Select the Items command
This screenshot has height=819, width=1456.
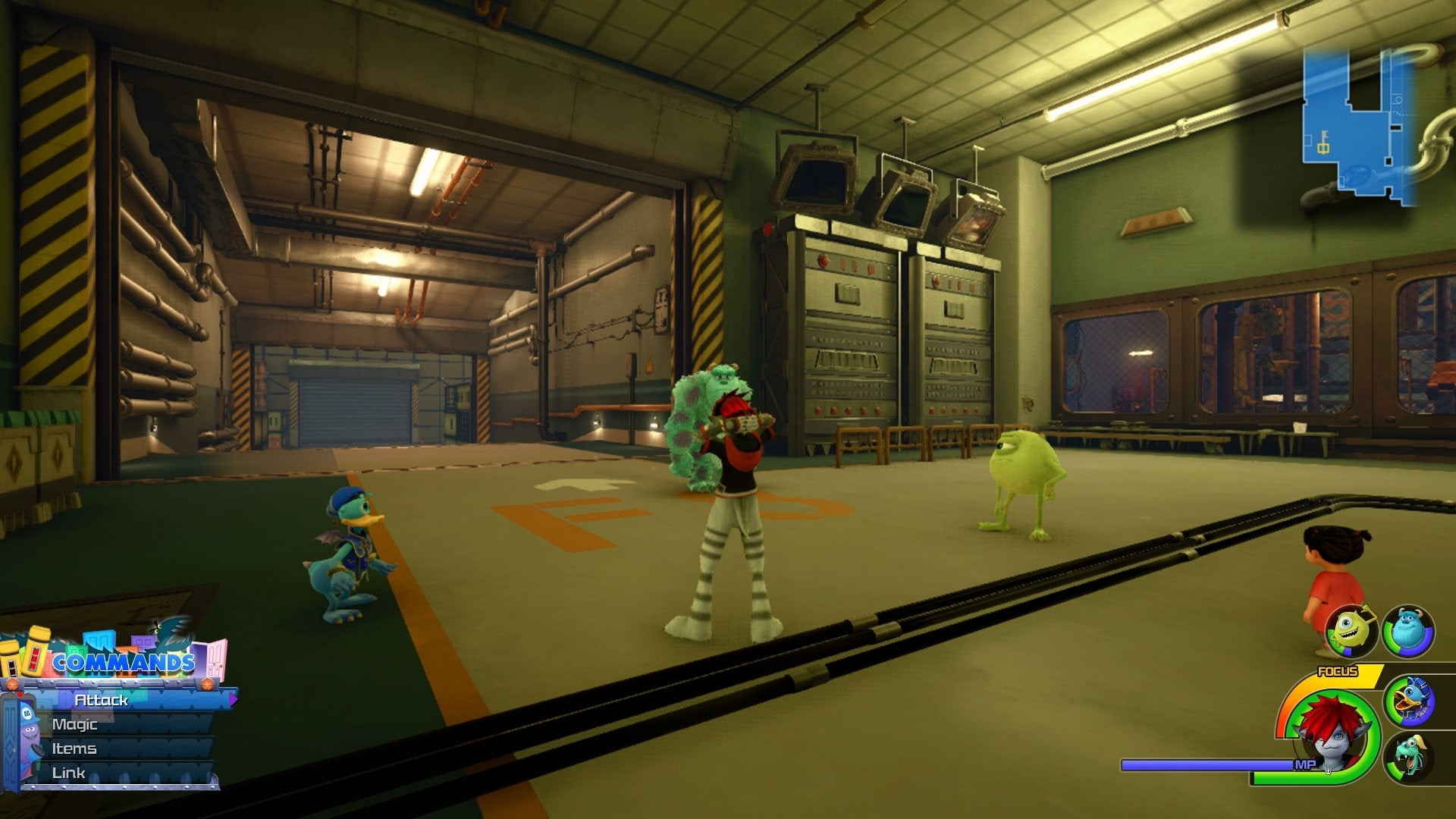74,748
